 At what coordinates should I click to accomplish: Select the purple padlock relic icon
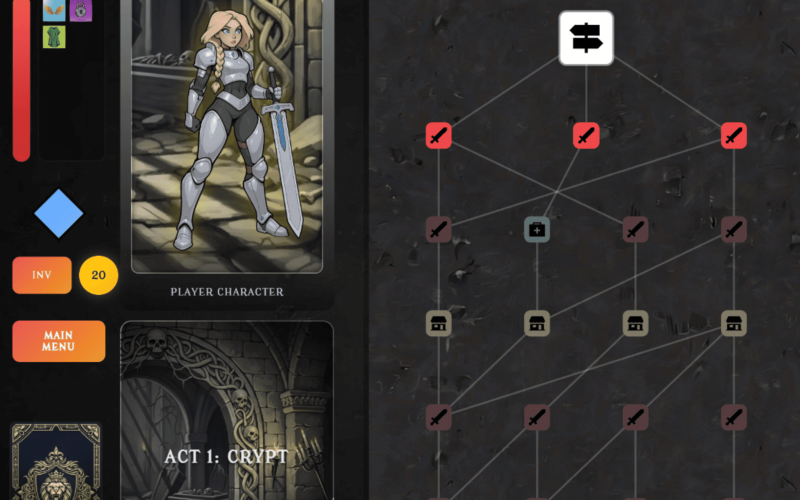point(81,10)
